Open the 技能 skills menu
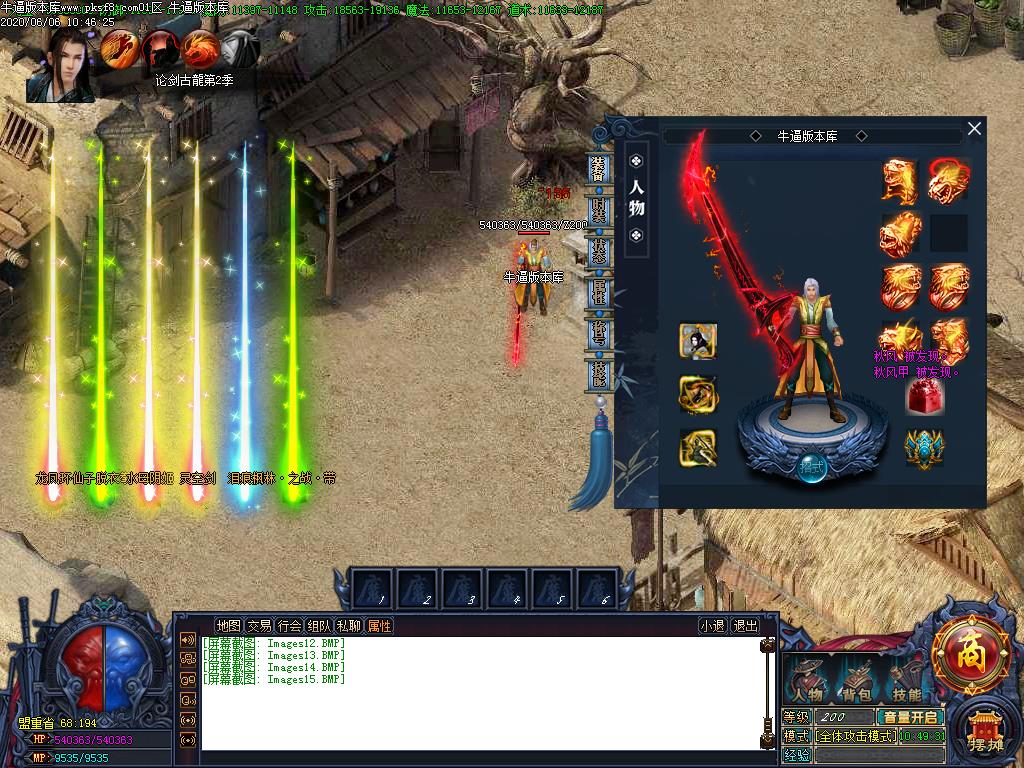 pyautogui.click(x=906, y=681)
